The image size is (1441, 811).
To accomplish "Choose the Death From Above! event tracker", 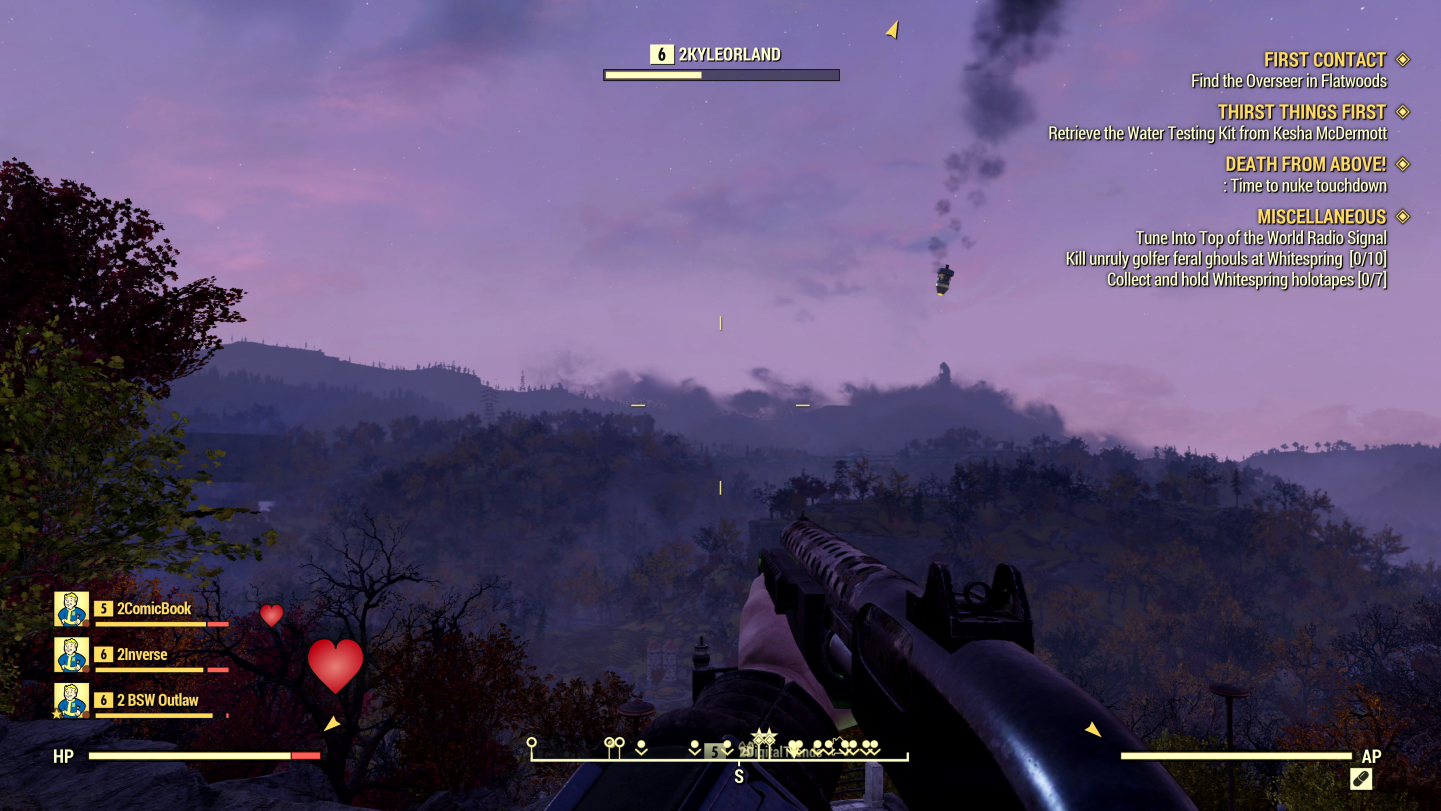I will point(1305,164).
